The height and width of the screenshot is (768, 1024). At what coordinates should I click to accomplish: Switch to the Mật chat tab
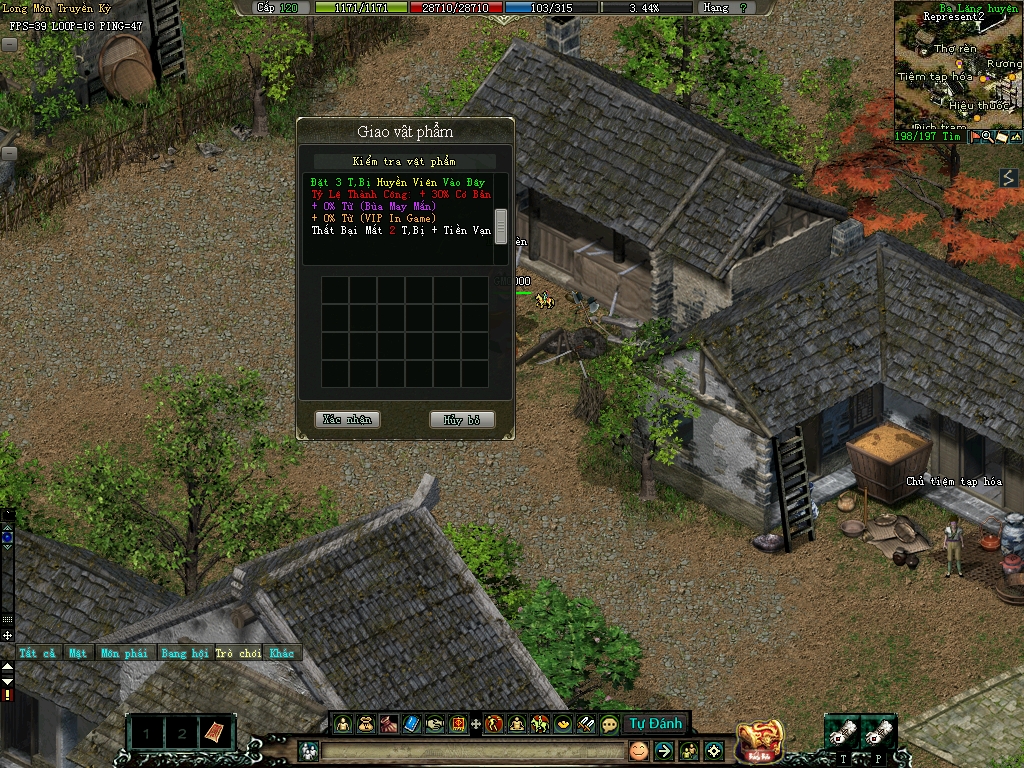pos(78,653)
